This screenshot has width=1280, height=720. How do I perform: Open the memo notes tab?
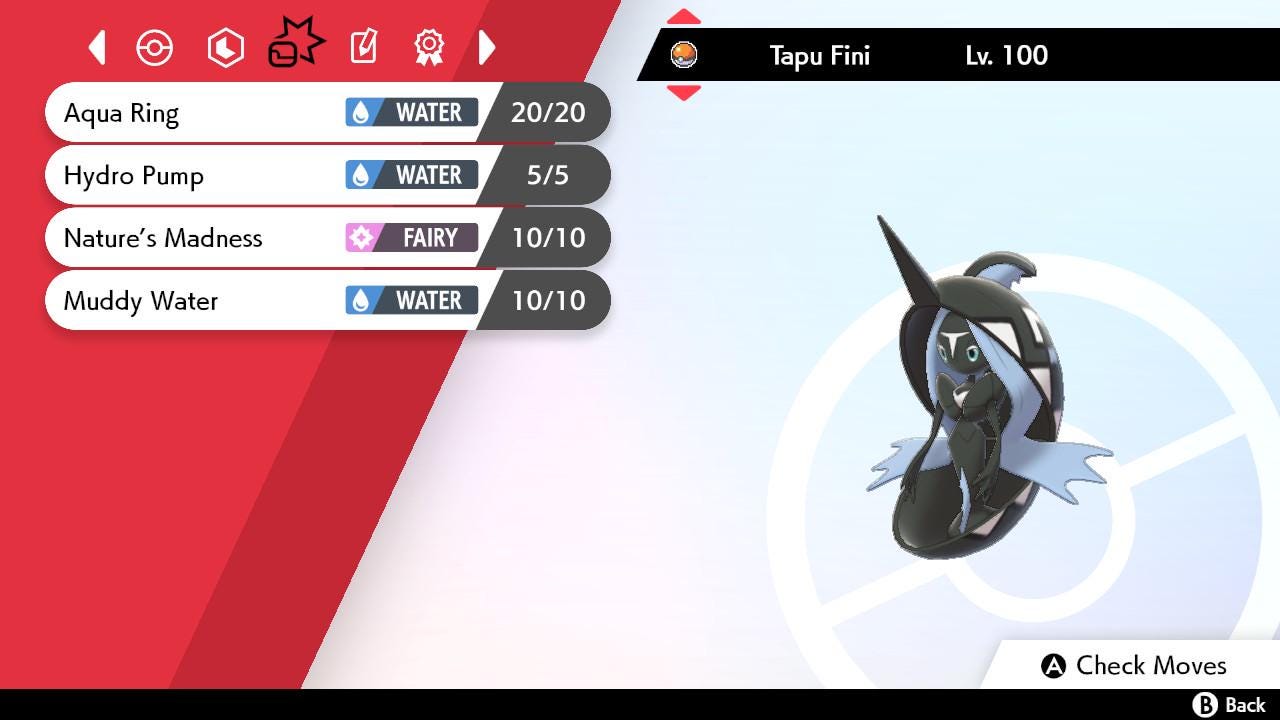(363, 47)
